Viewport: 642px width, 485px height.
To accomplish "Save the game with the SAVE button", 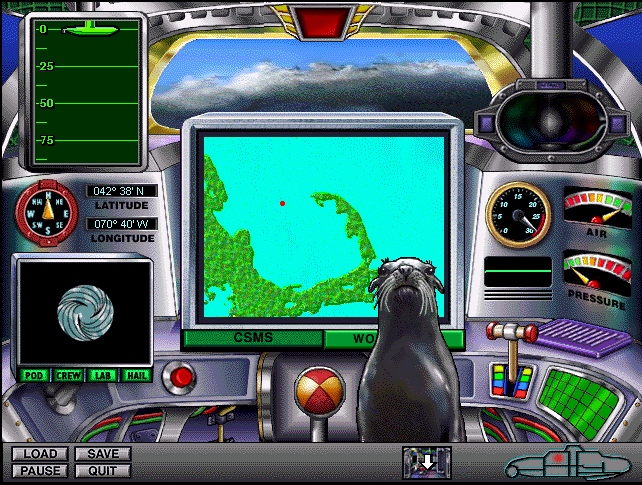I will pos(102,454).
